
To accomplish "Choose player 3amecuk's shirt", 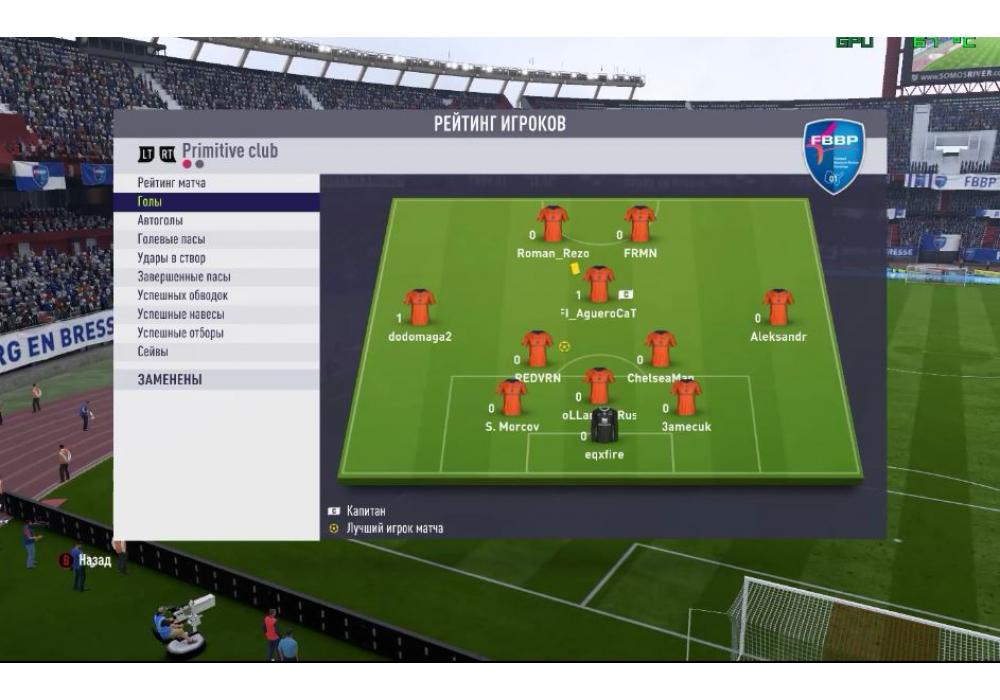I will 686,398.
